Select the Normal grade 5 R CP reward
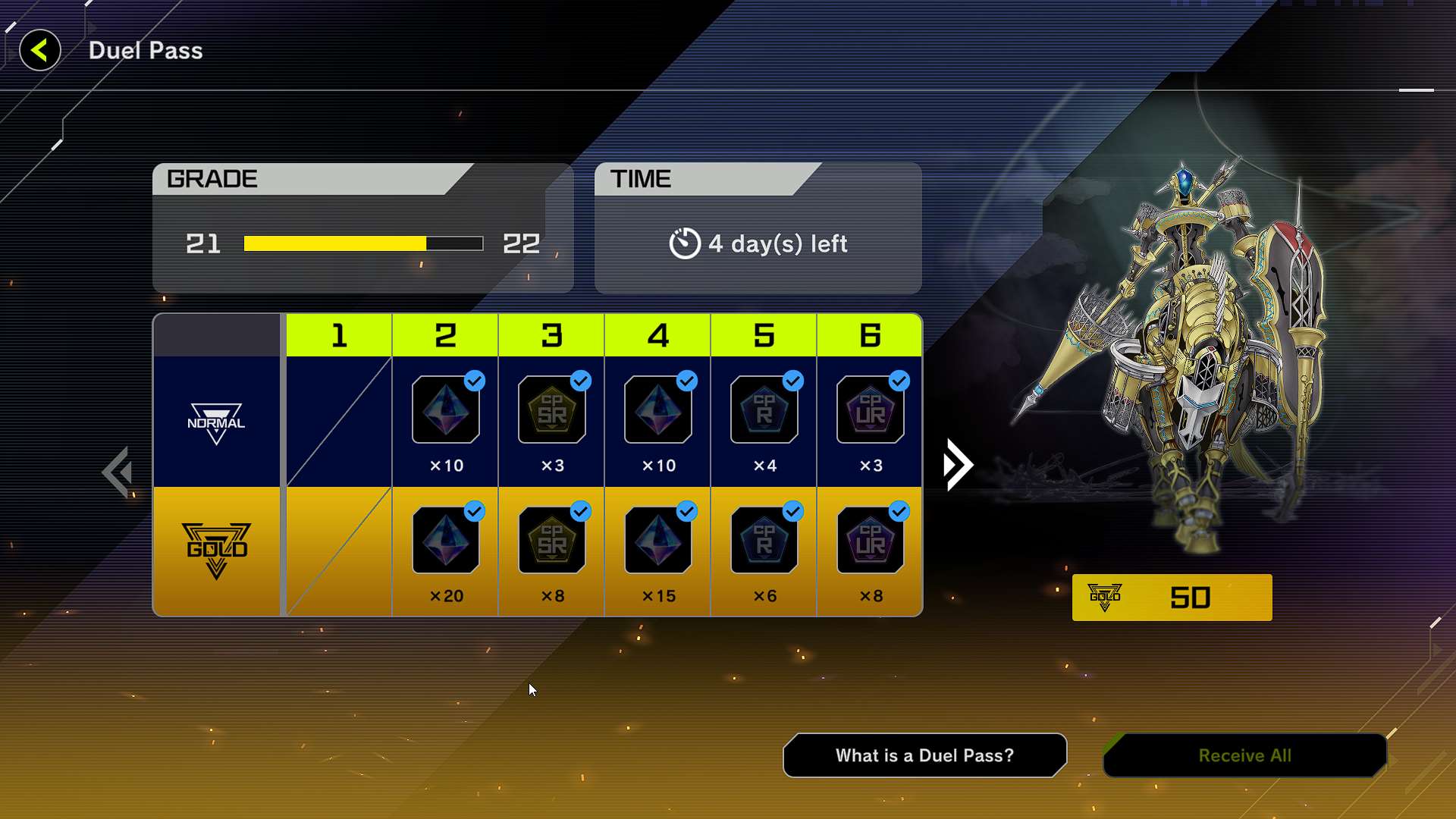This screenshot has height=819, width=1456. (x=764, y=410)
